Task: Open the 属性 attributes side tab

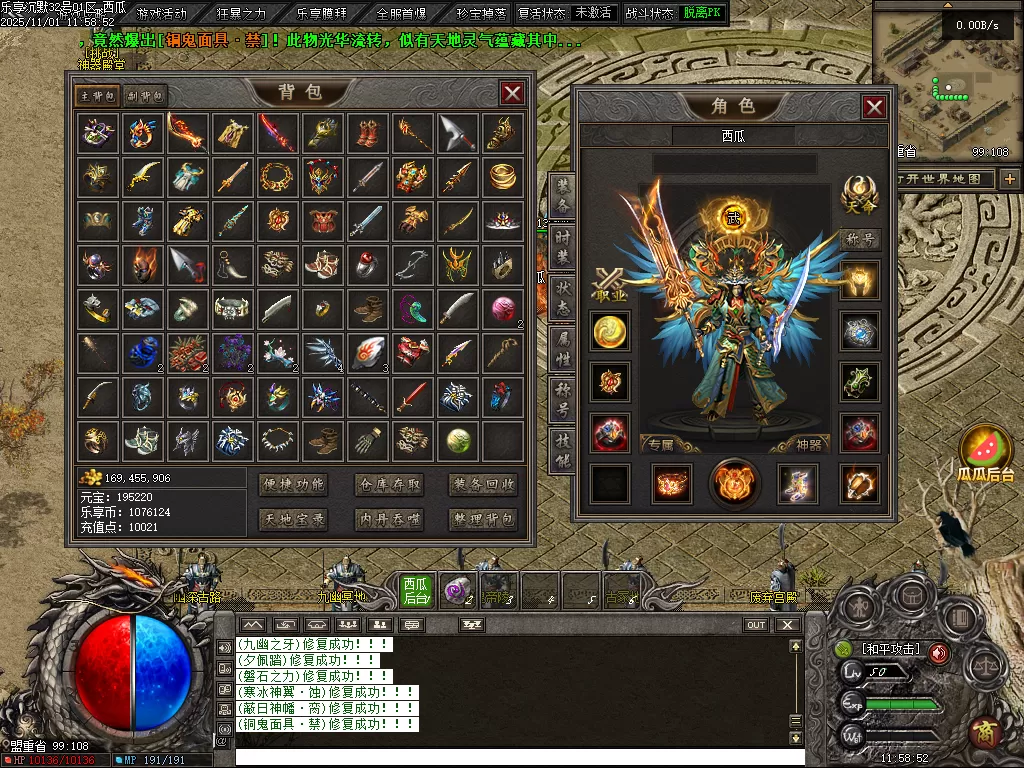Action: pos(562,348)
